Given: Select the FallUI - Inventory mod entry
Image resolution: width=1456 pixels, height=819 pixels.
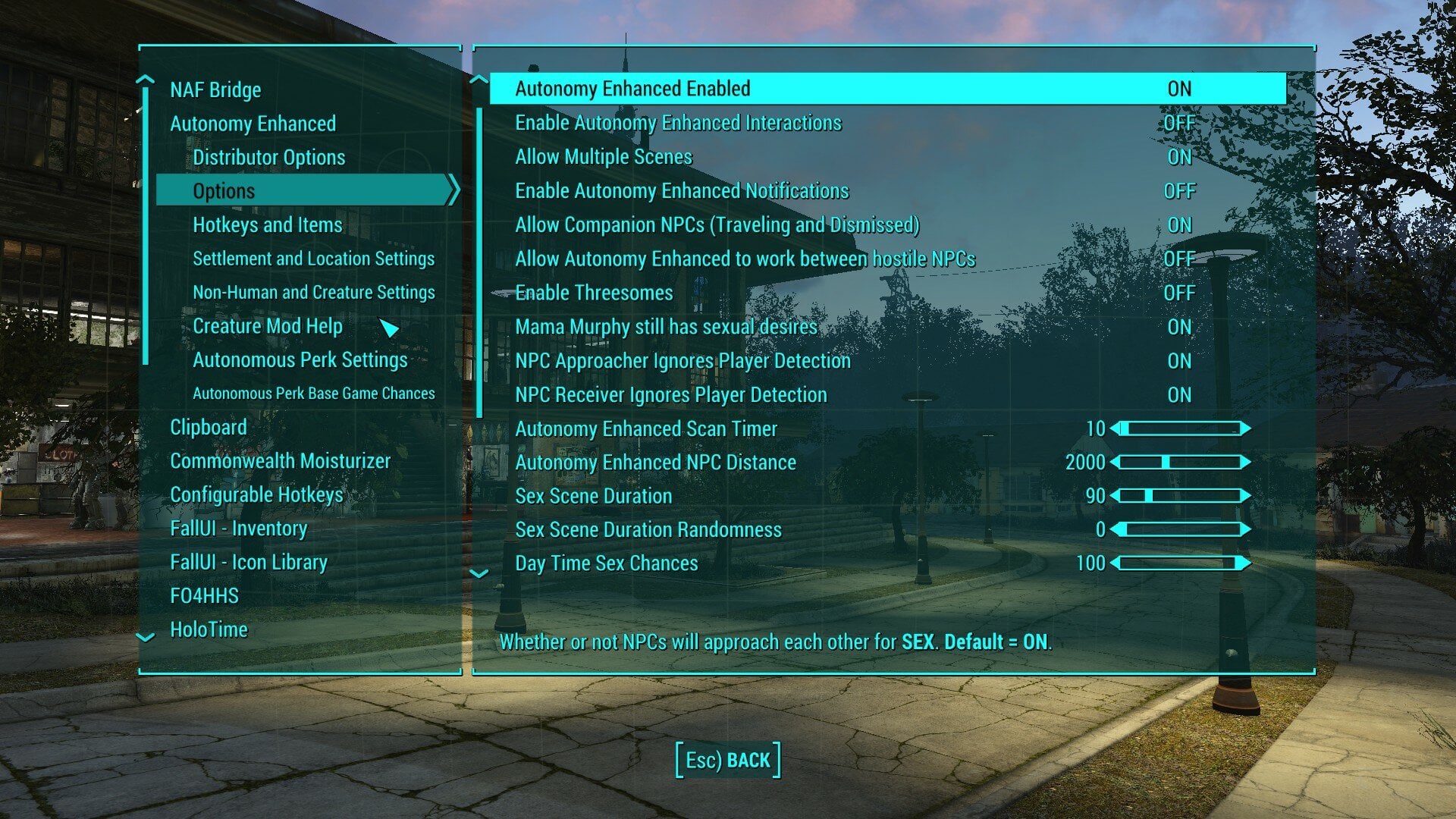Looking at the screenshot, I should click(239, 529).
